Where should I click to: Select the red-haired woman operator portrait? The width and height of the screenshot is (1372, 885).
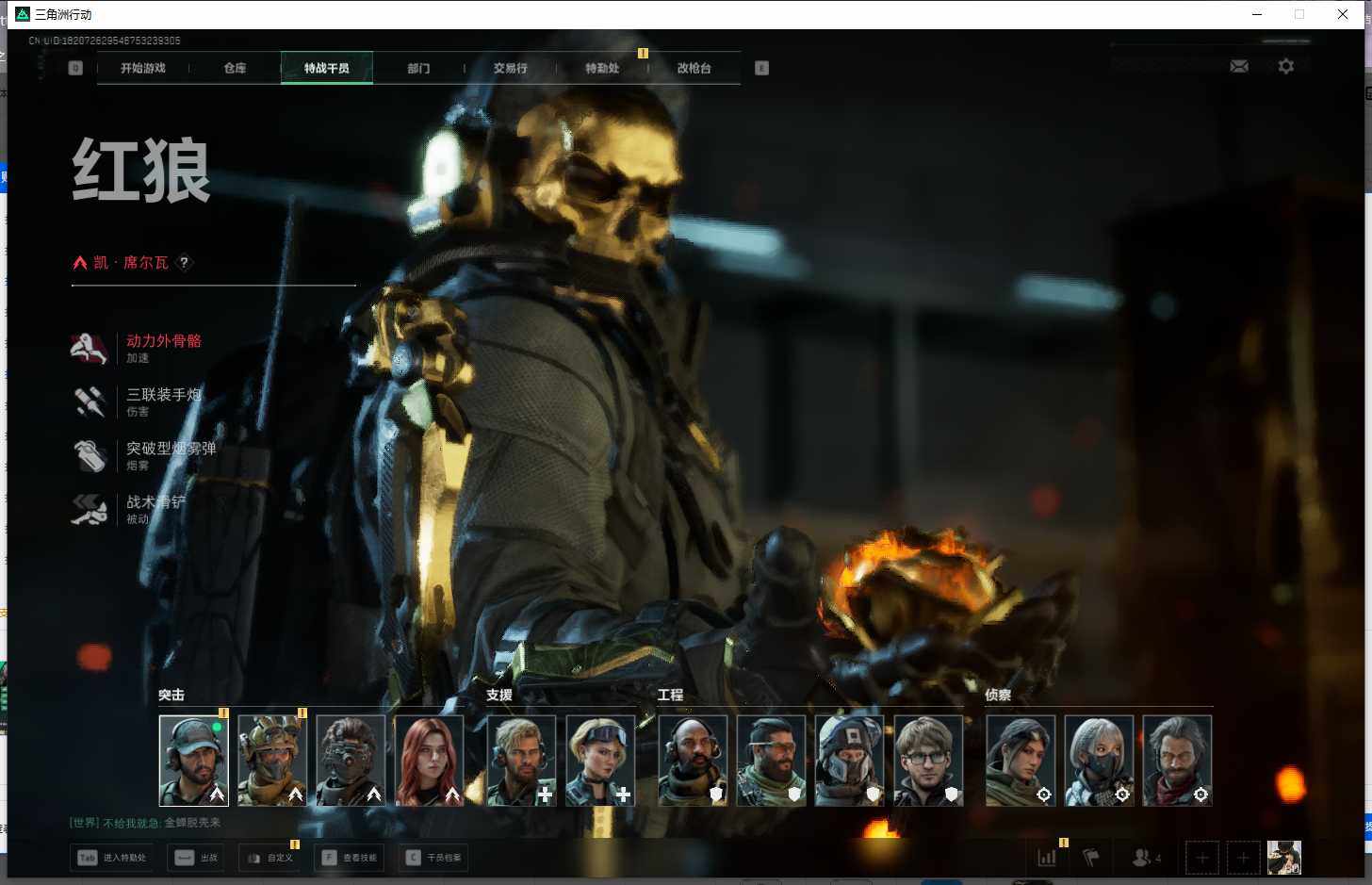429,761
